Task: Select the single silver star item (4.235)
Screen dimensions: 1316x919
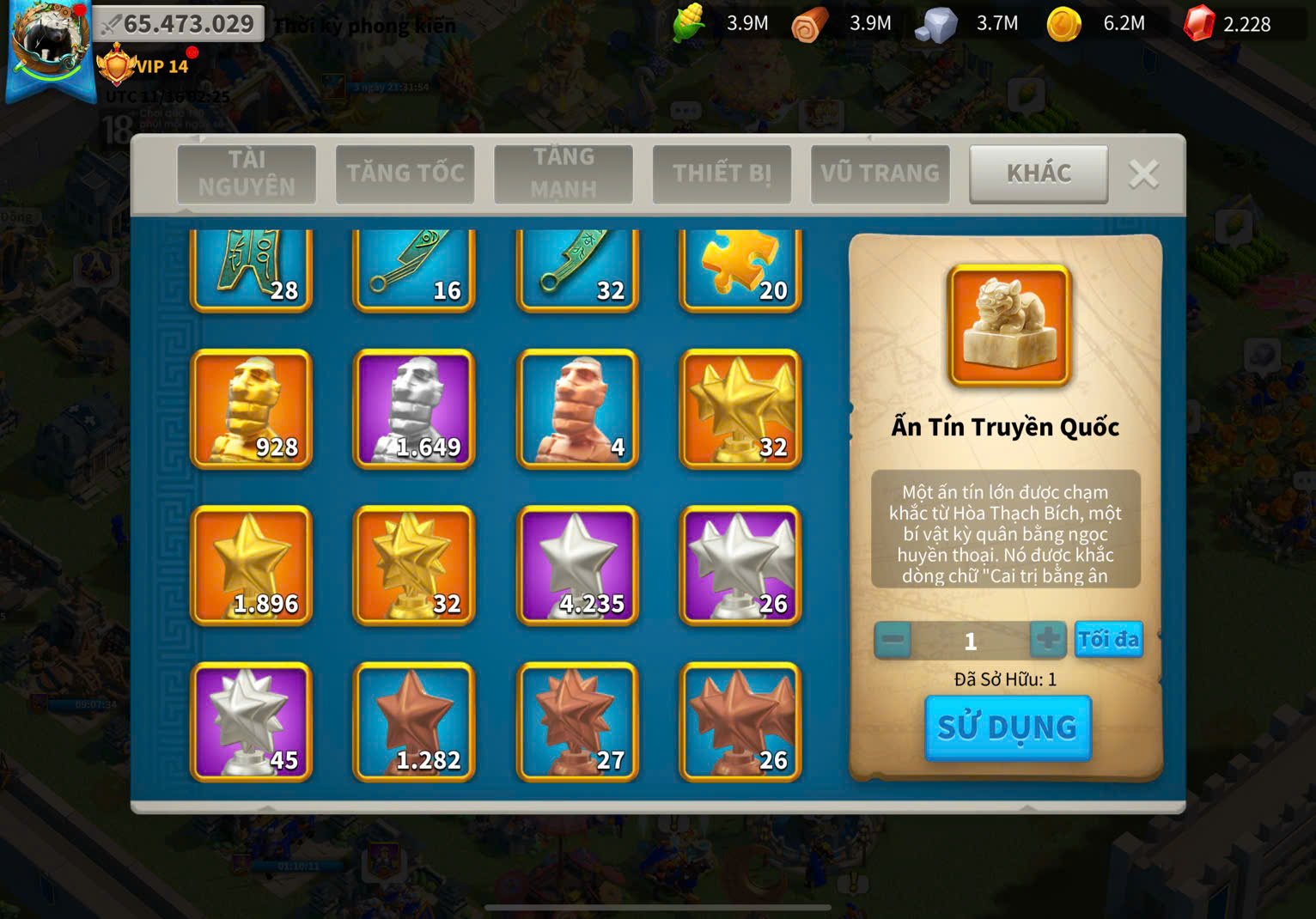Action: (x=577, y=565)
